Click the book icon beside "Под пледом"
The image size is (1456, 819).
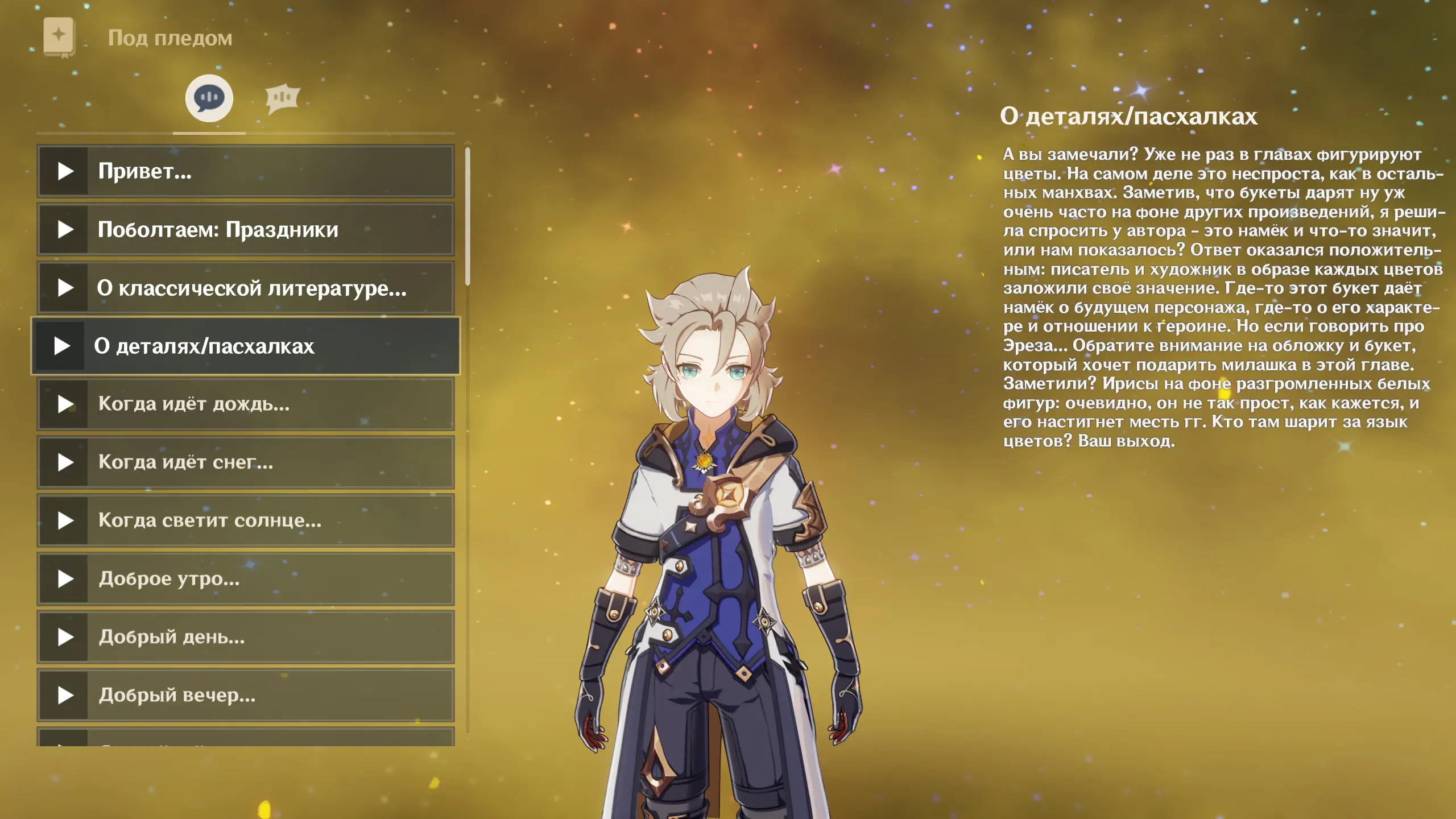[59, 37]
